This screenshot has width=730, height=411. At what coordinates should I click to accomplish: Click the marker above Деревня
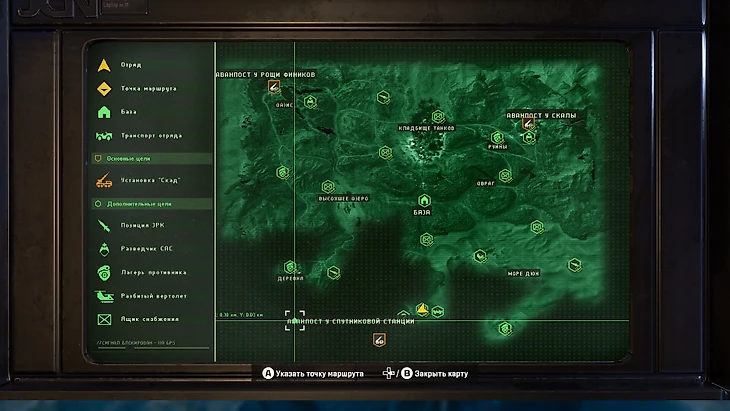point(290,266)
